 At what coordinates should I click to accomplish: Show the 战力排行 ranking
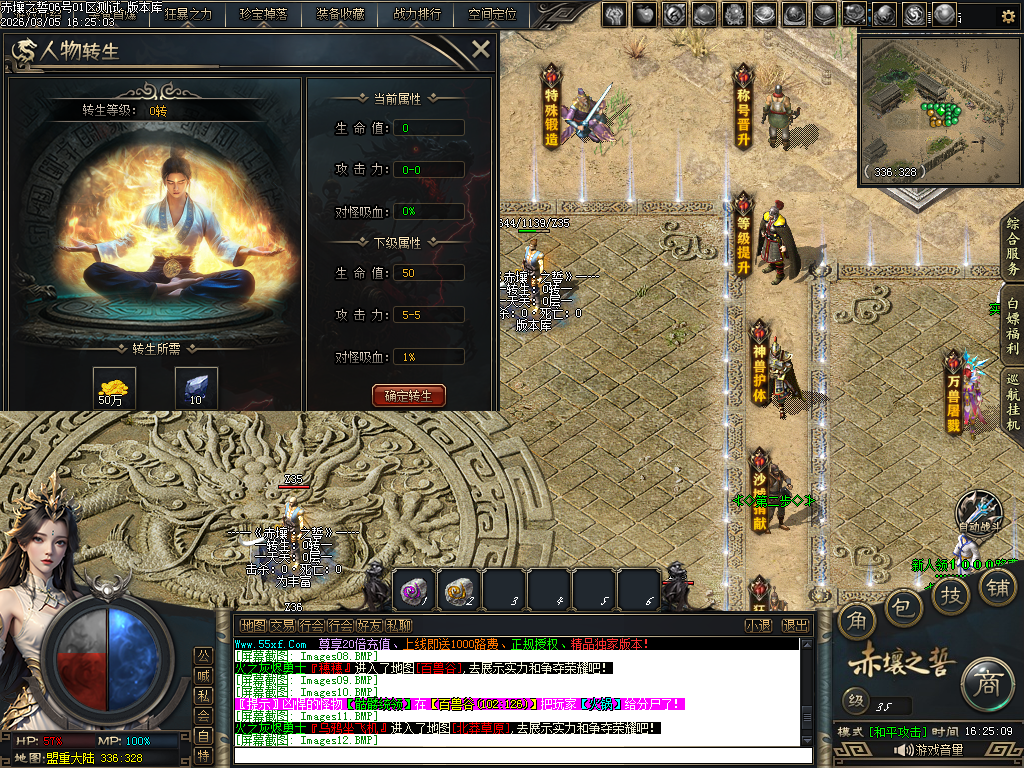coord(417,15)
